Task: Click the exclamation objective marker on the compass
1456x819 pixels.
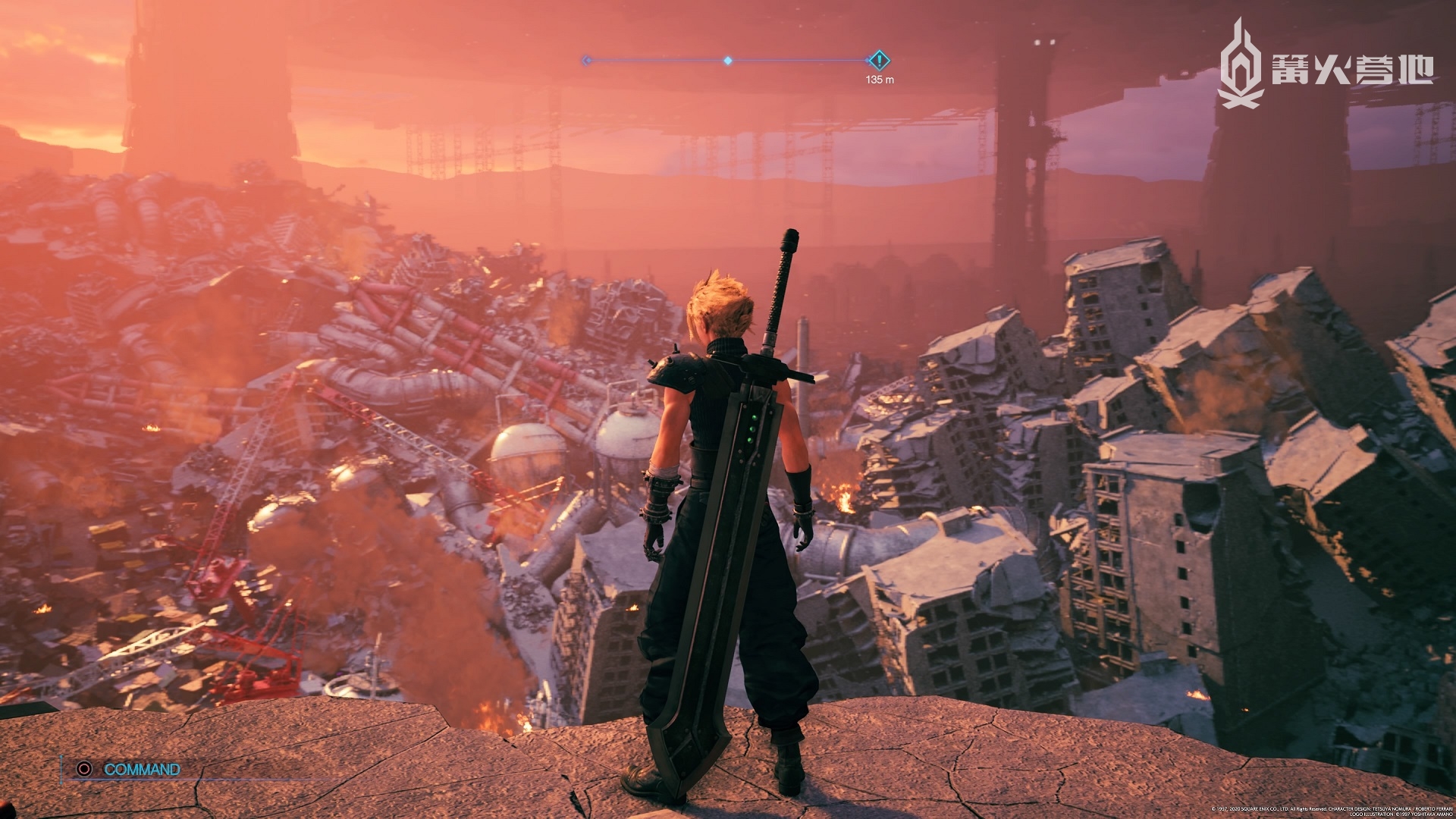Action: coord(878,60)
